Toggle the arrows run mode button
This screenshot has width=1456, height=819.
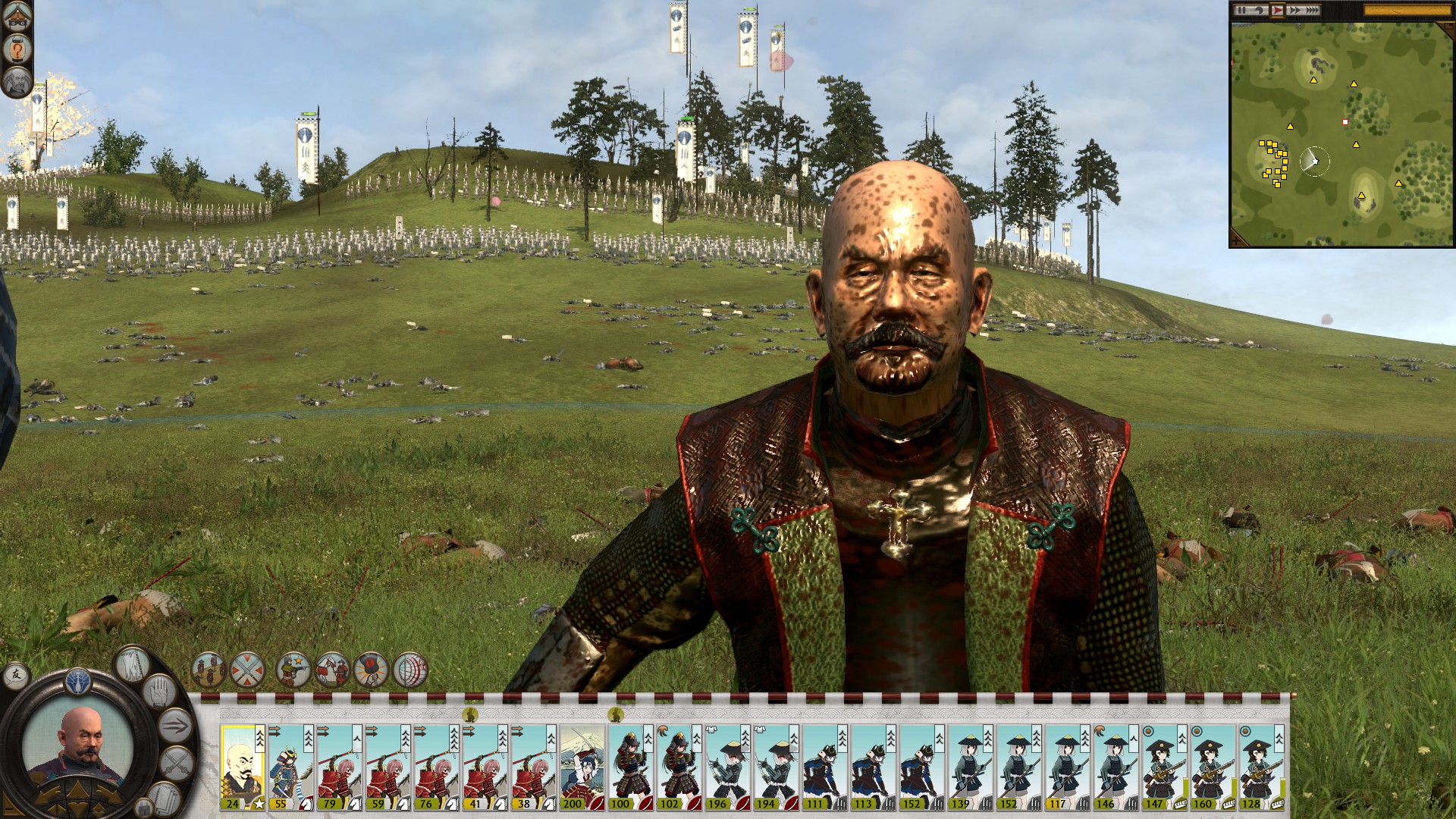click(175, 726)
